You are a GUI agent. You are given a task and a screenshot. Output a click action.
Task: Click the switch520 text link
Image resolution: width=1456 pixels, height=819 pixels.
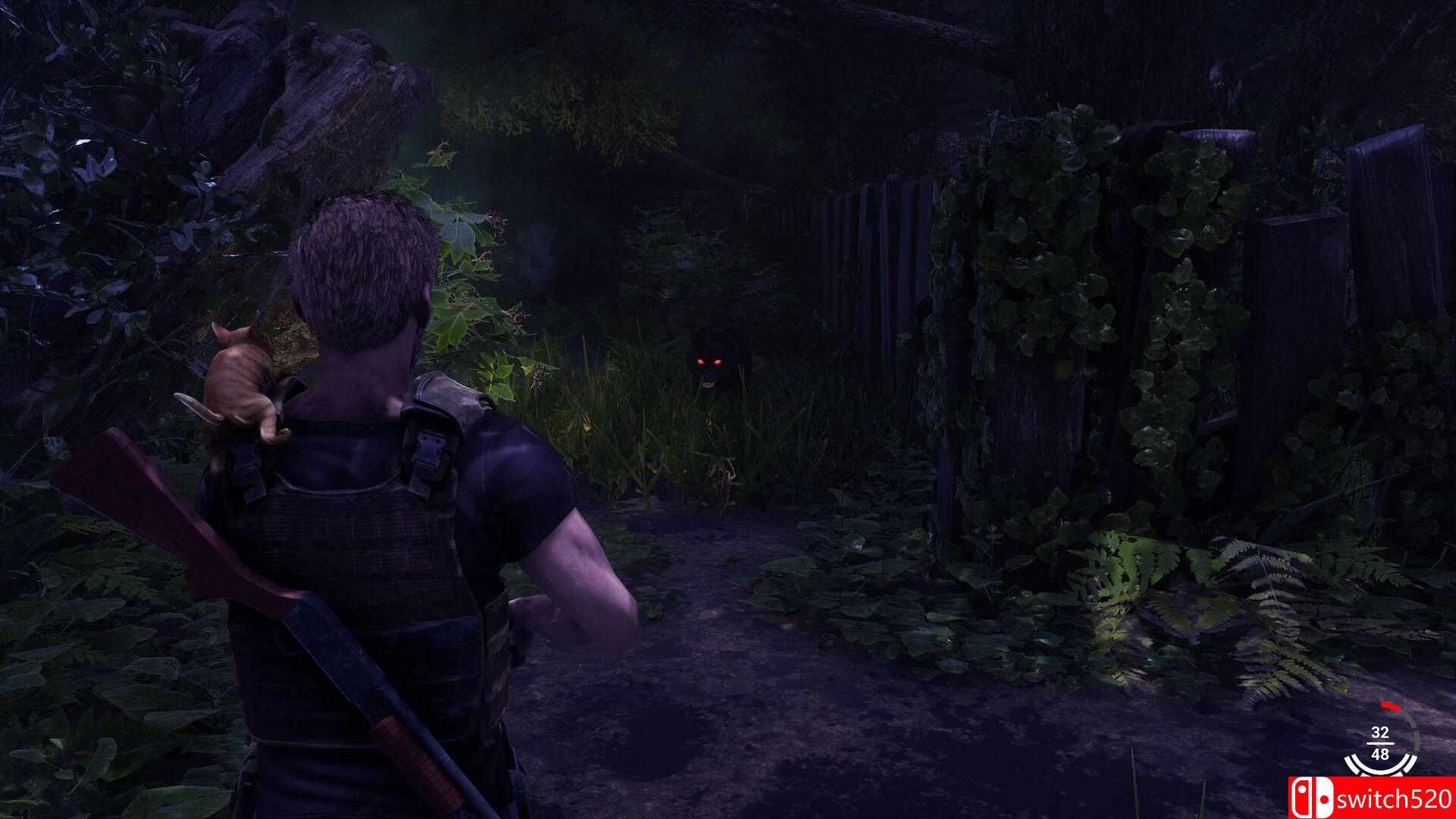[x=1395, y=798]
